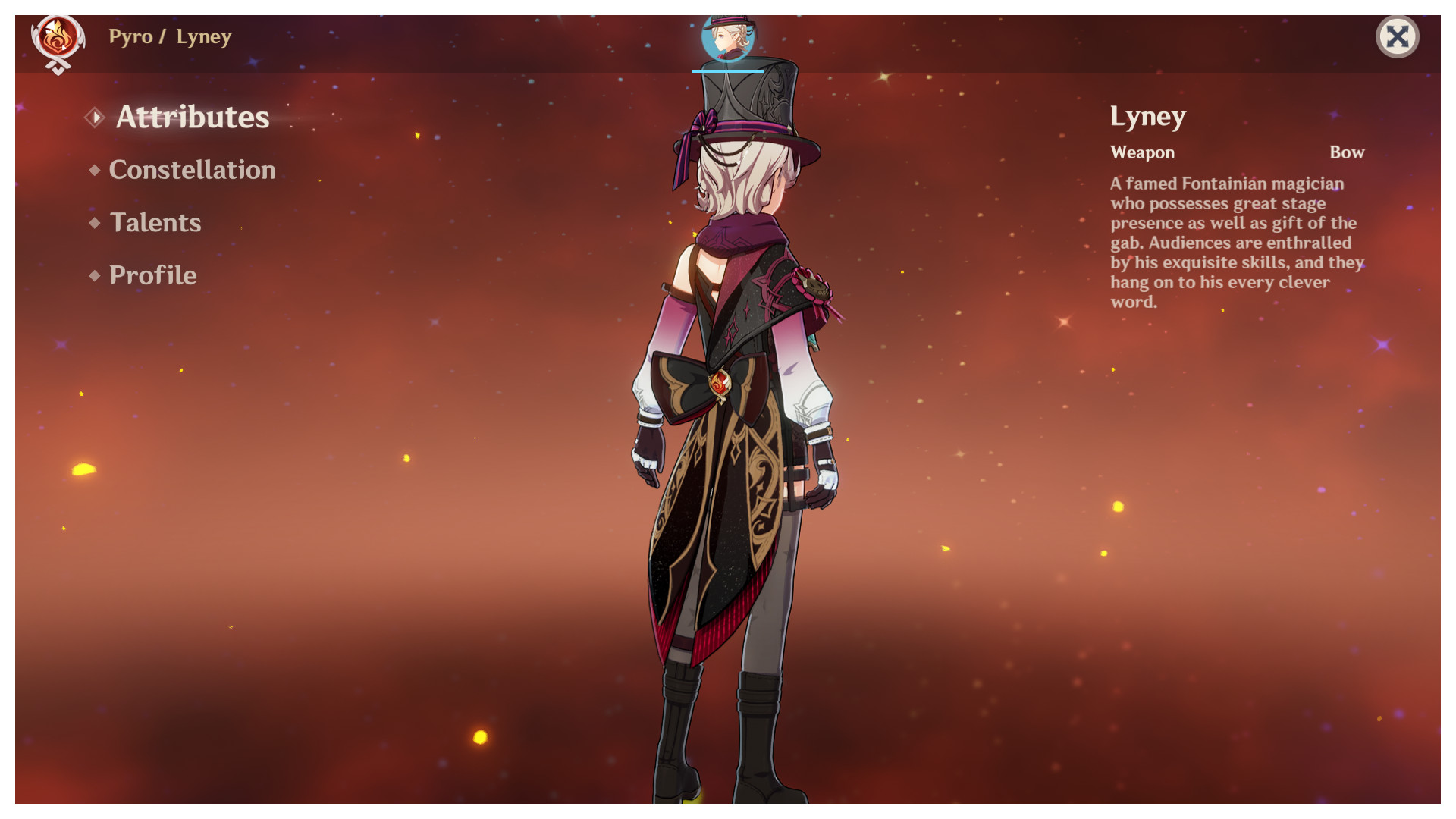Click the diamond bullet next to Talents
Image resolution: width=1456 pixels, height=819 pixels.
[x=94, y=223]
